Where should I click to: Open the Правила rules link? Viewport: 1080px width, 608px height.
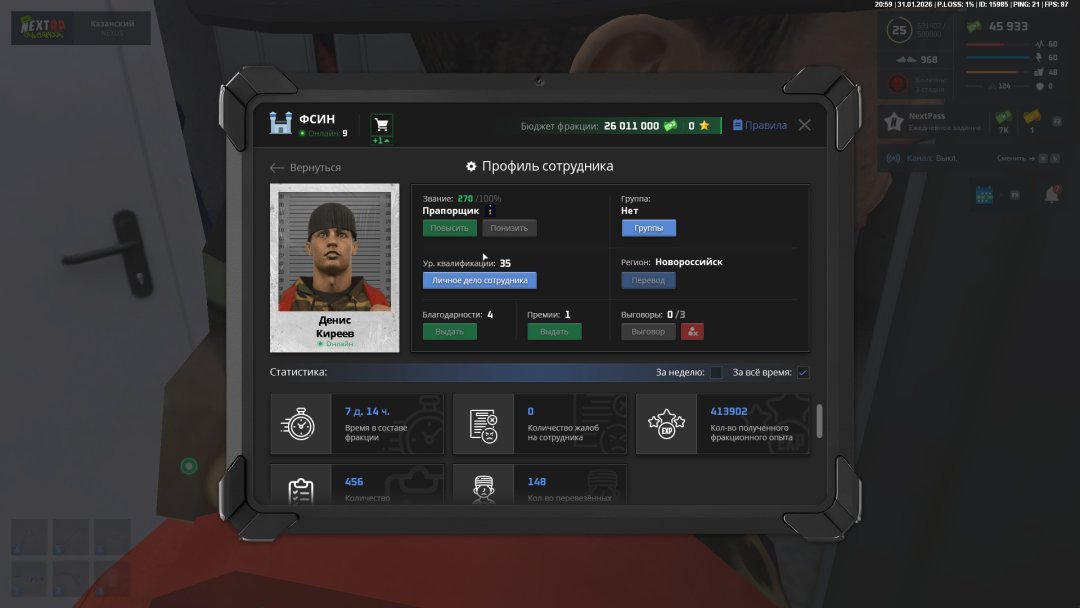click(x=760, y=126)
